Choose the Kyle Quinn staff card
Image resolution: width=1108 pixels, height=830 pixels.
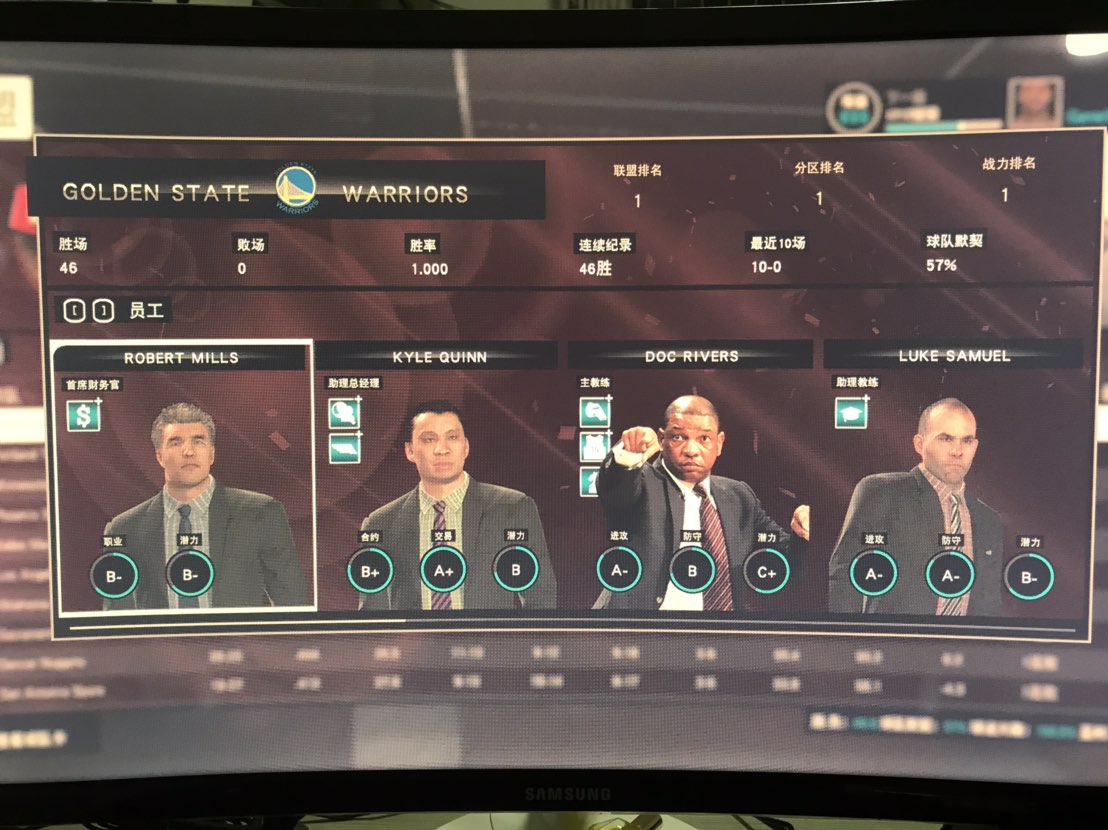pyautogui.click(x=436, y=480)
